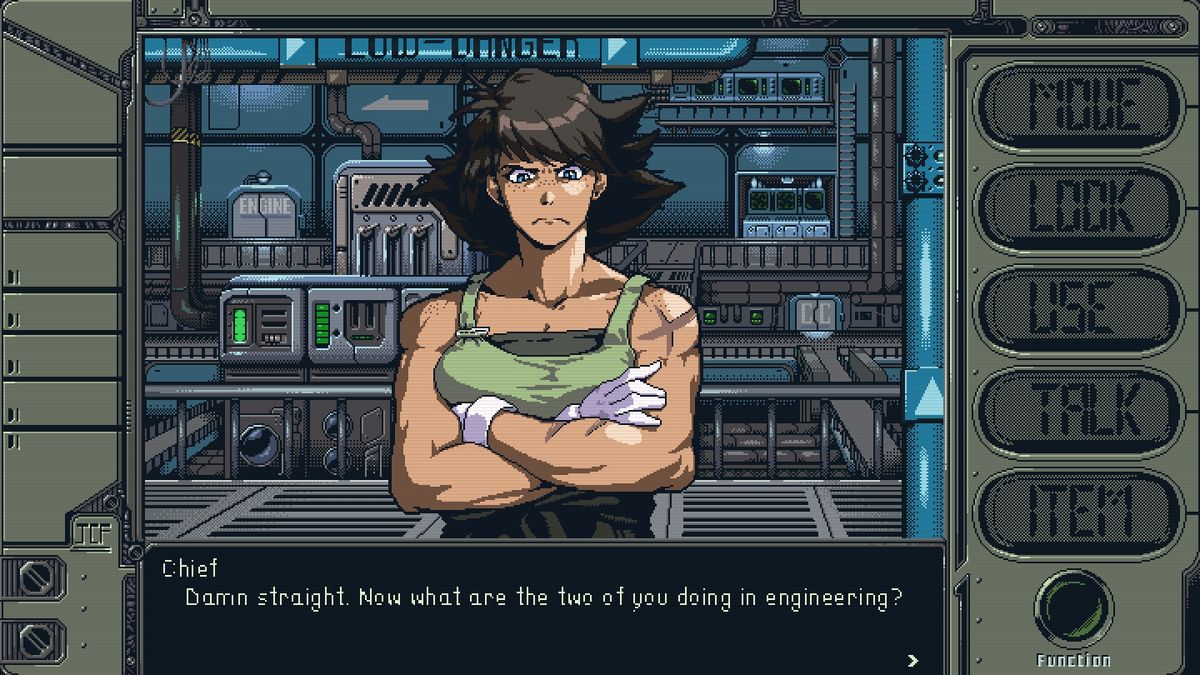This screenshot has width=1200, height=675.
Task: Activate the USE command
Action: (1079, 309)
